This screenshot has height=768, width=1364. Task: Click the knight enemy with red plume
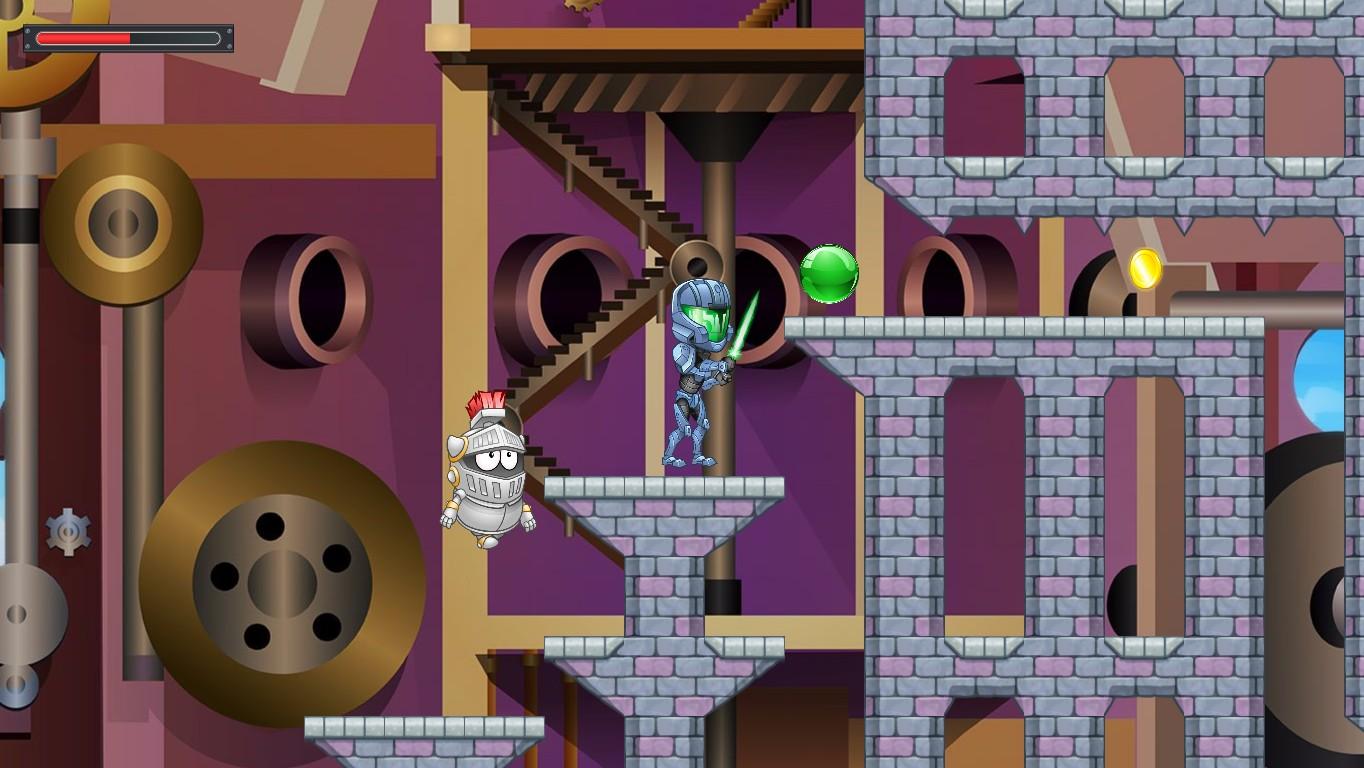pos(487,470)
